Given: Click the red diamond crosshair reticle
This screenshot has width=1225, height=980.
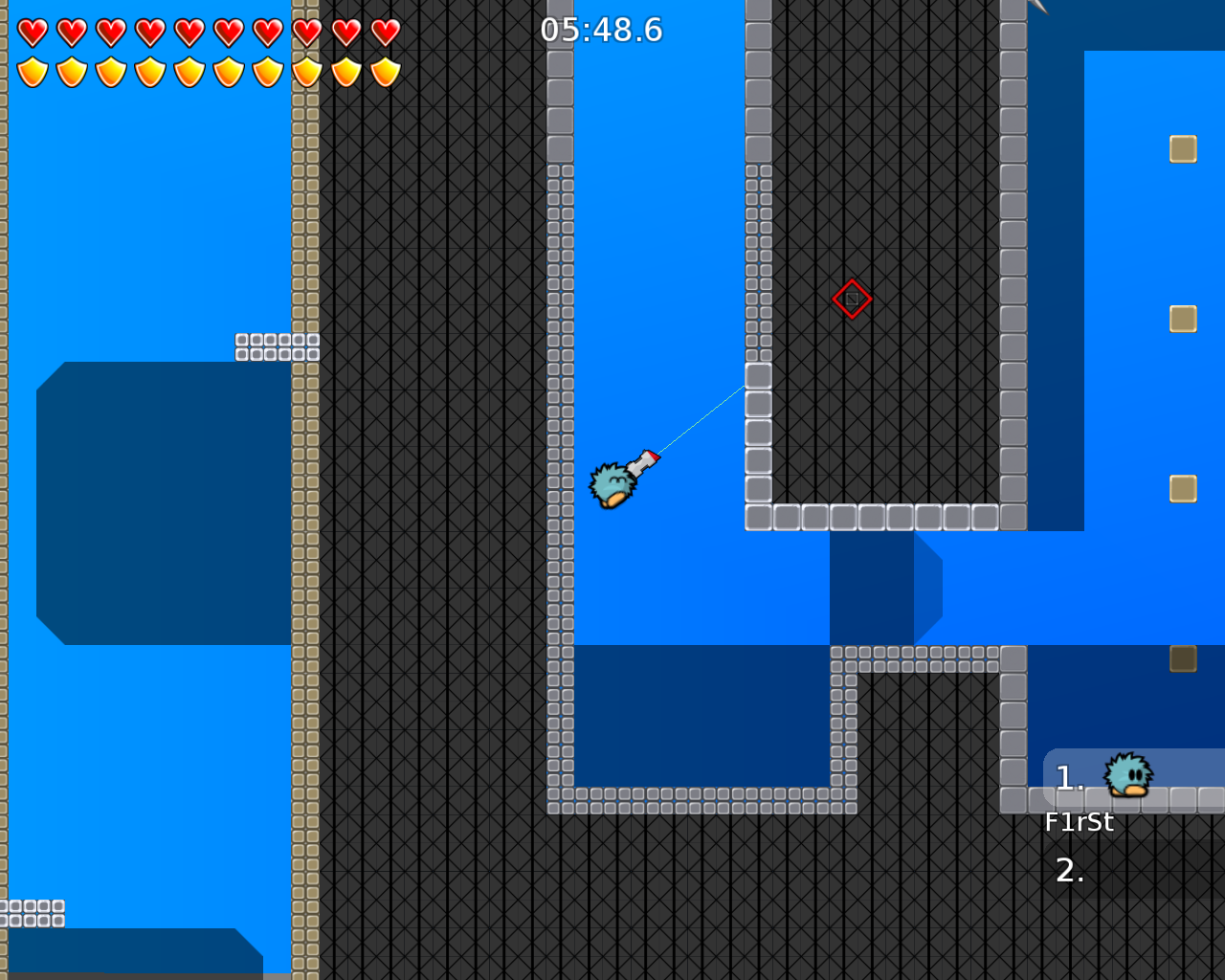Looking at the screenshot, I should pyautogui.click(x=851, y=299).
